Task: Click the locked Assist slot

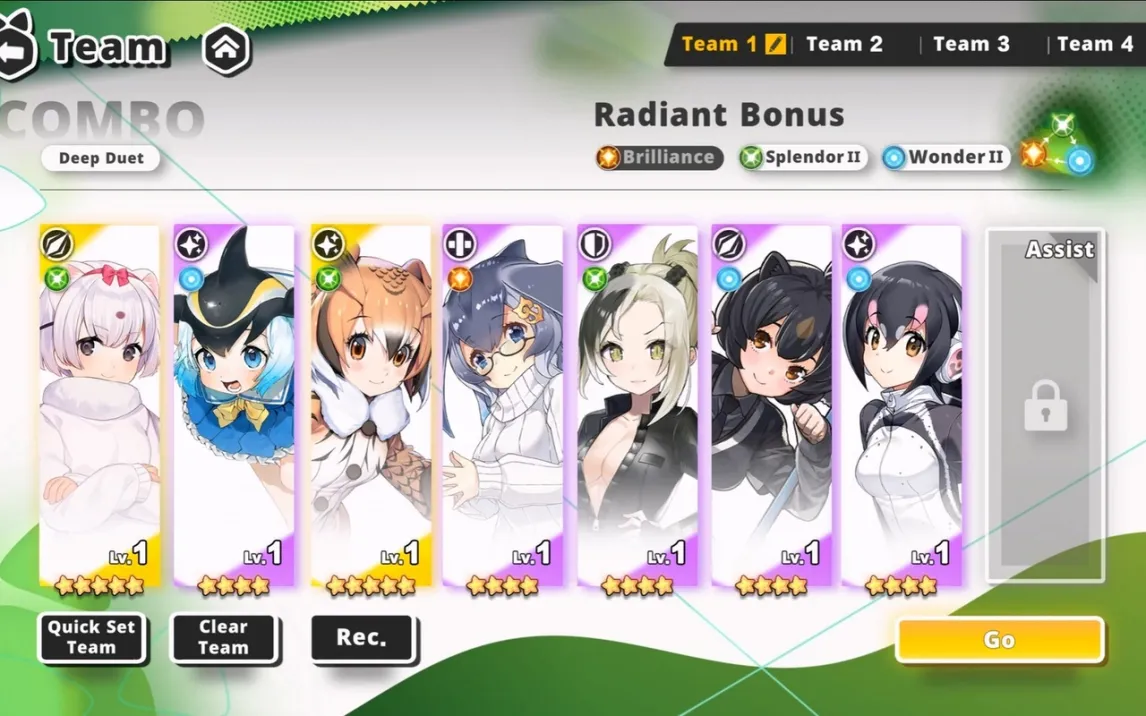Action: point(1045,405)
